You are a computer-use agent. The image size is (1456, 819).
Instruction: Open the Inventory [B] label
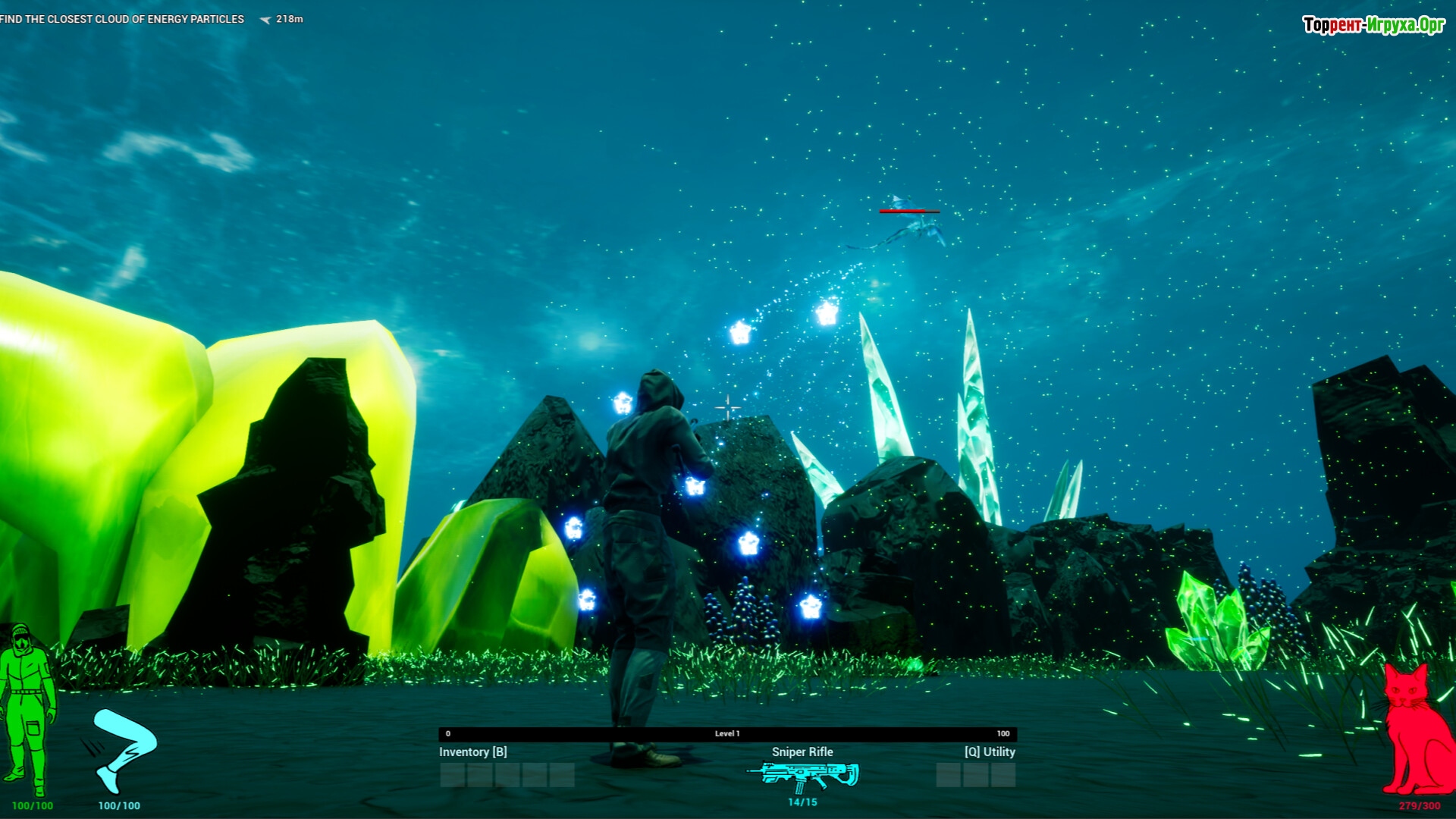point(472,752)
